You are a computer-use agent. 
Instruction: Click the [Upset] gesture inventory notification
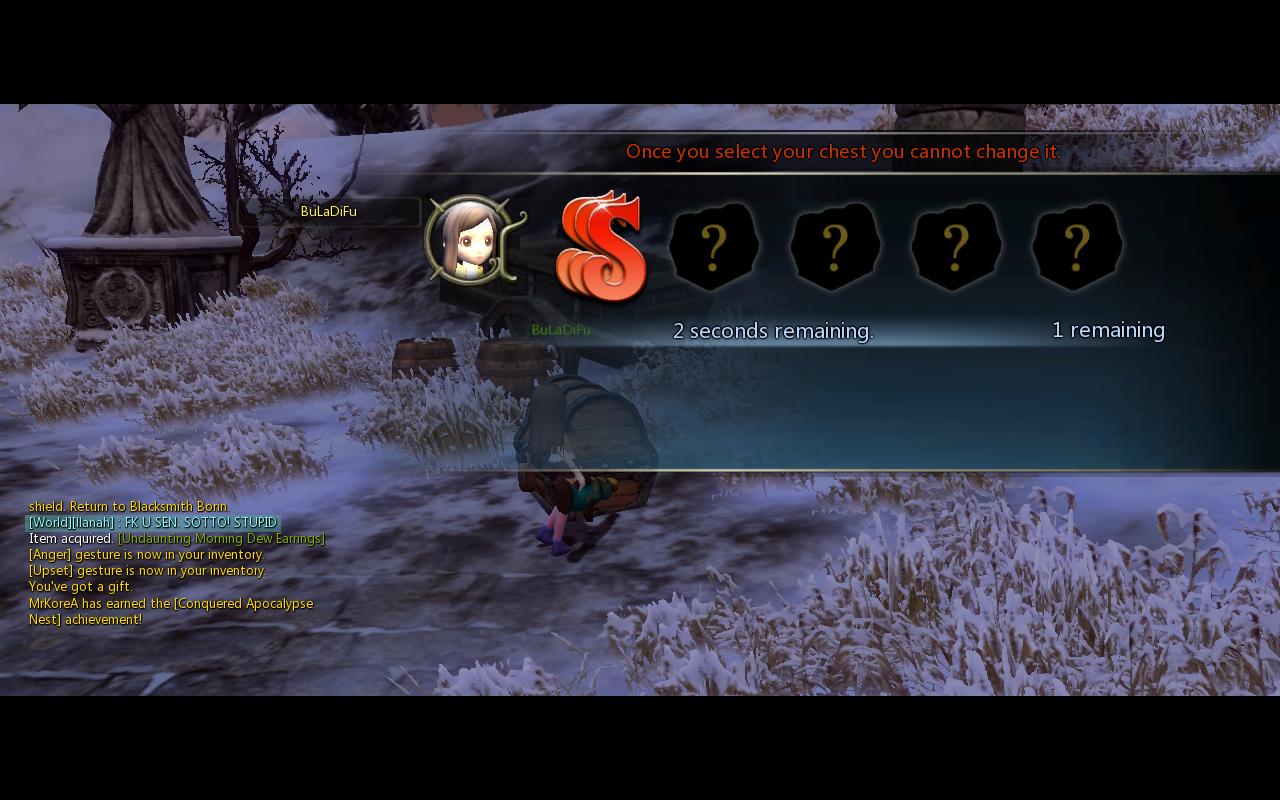[144, 570]
